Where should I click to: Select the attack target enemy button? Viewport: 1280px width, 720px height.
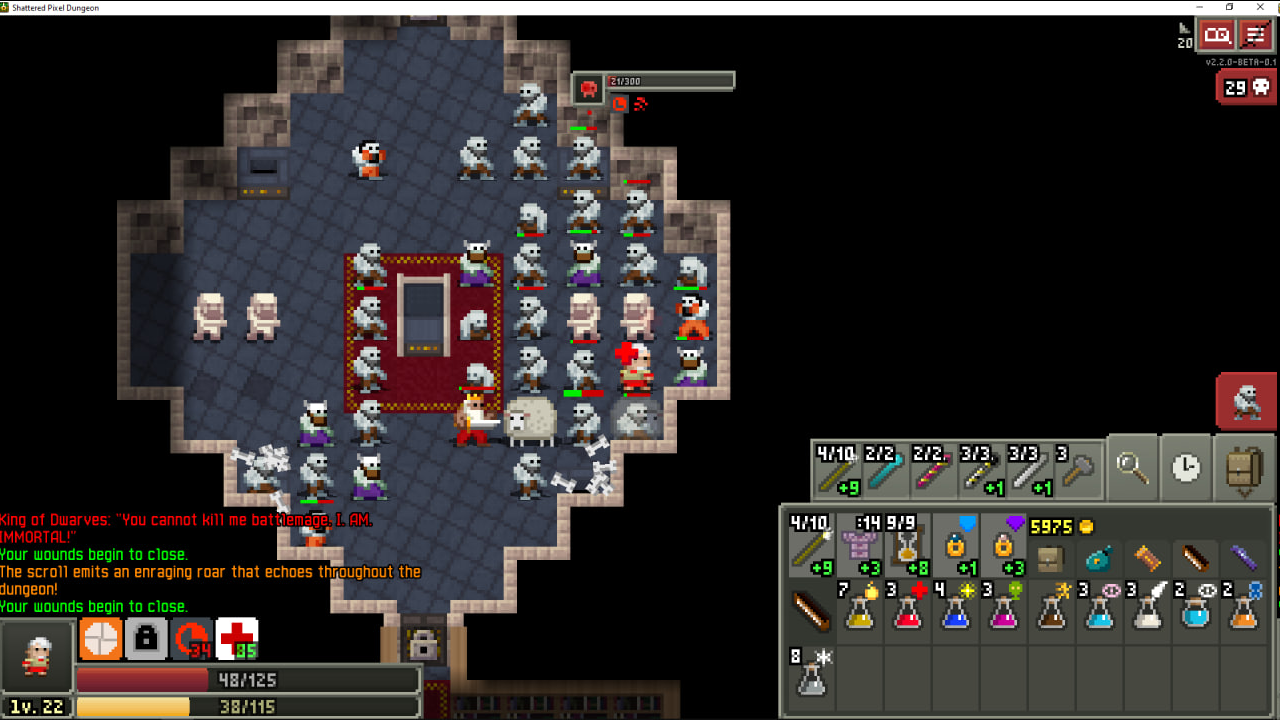point(1246,402)
